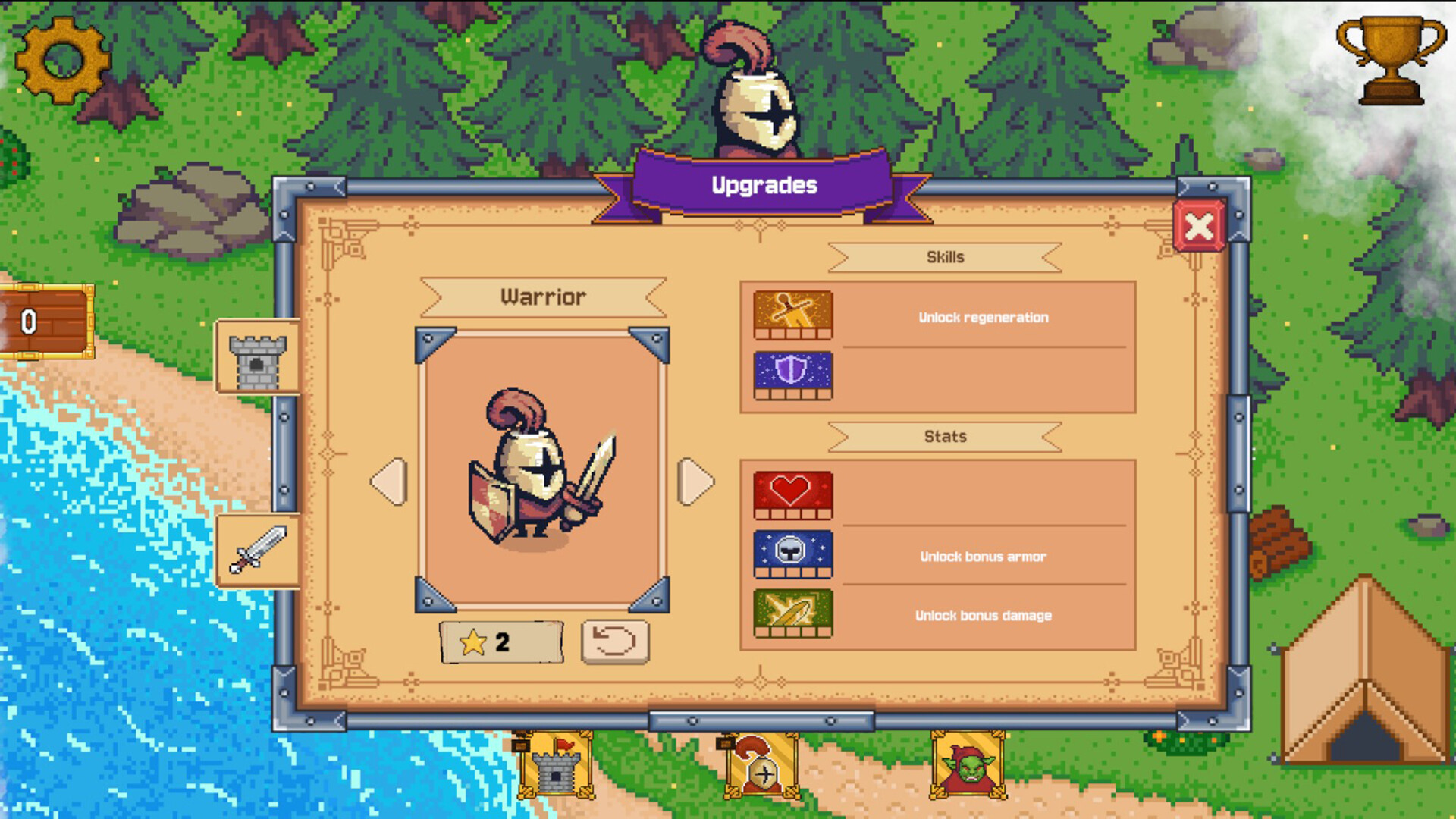Select the red heart health stat icon
The image size is (1456, 819).
(x=792, y=496)
